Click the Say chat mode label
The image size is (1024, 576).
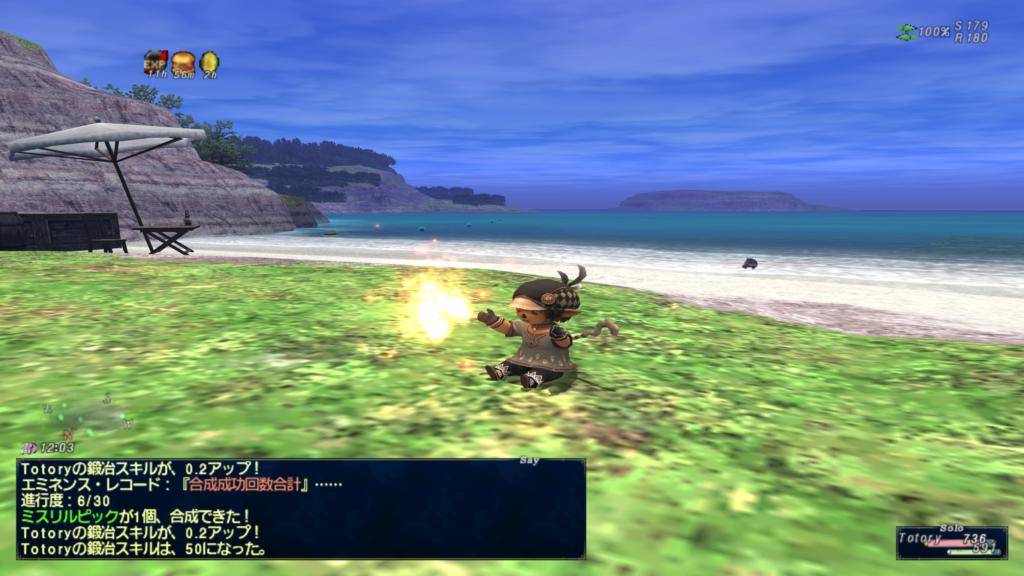click(x=529, y=461)
